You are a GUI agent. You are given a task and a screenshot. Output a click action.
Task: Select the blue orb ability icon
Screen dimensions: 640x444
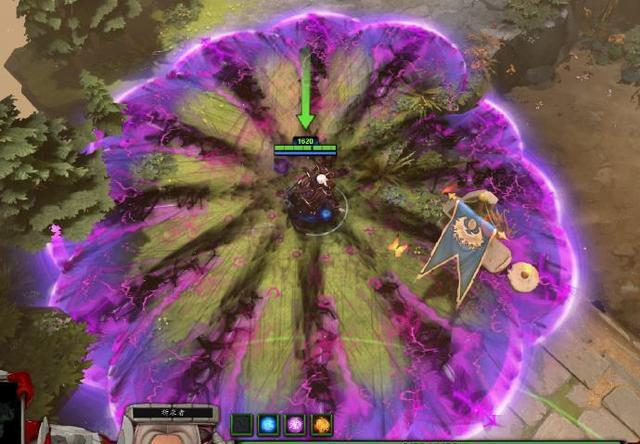[x=269, y=424]
